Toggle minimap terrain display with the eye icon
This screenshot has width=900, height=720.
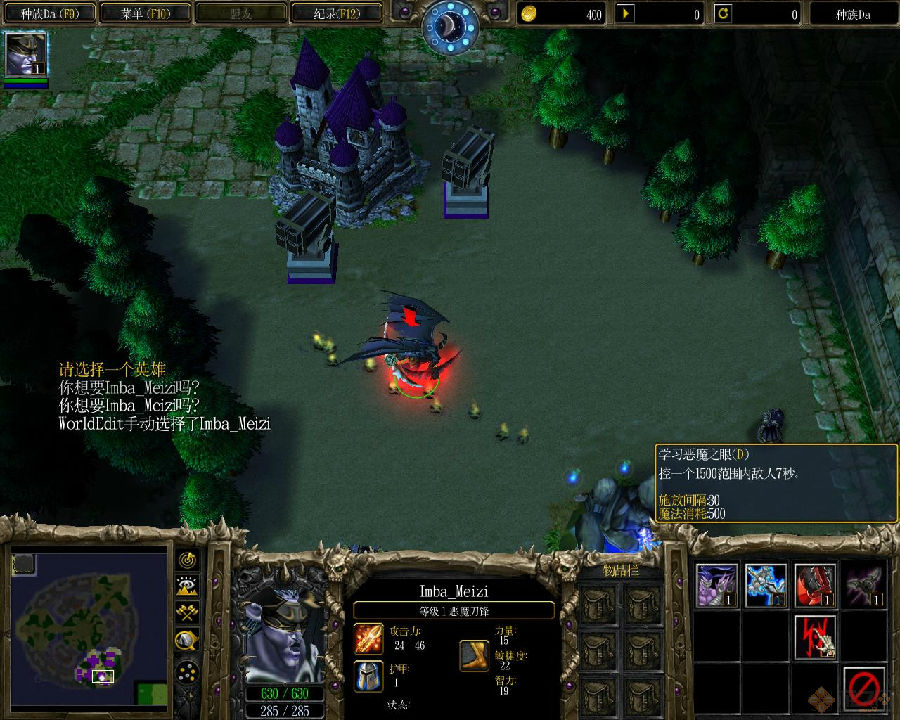(x=187, y=587)
